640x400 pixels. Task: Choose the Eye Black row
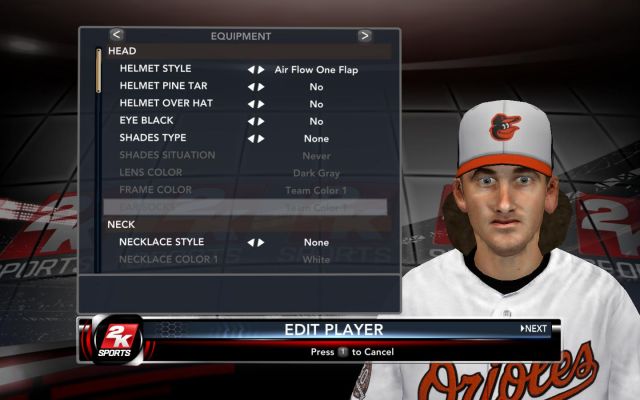[146, 121]
